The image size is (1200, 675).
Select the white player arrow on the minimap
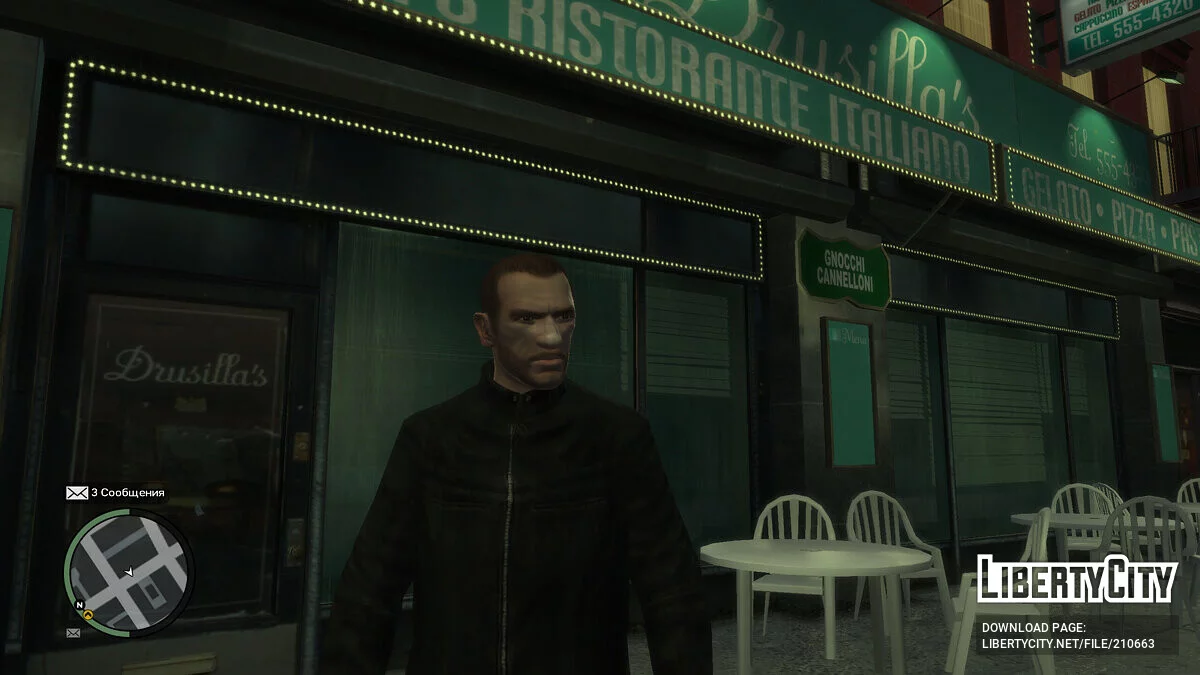click(x=128, y=571)
